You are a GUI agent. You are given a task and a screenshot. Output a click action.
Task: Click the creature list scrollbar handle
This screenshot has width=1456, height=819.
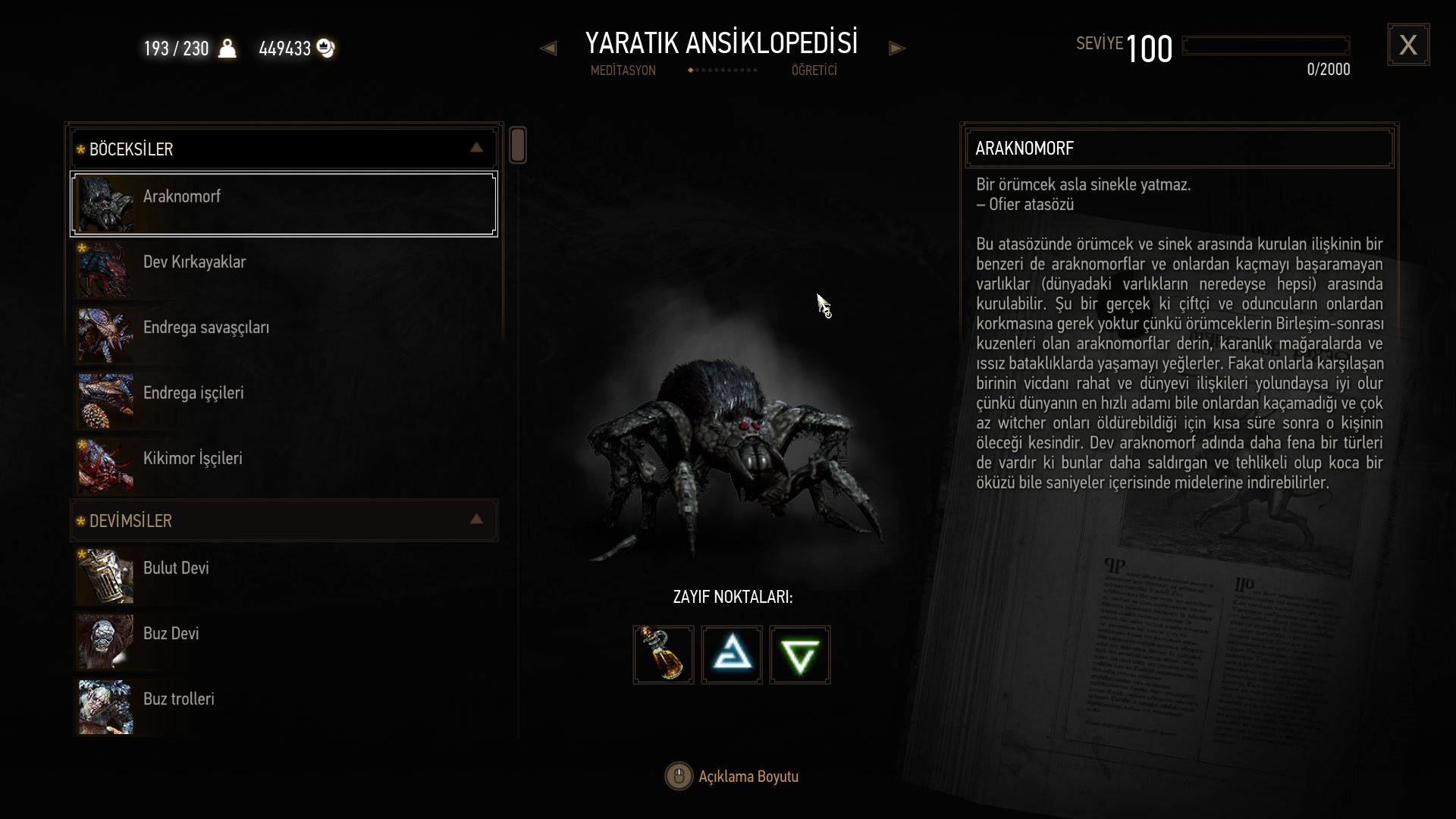[x=518, y=145]
